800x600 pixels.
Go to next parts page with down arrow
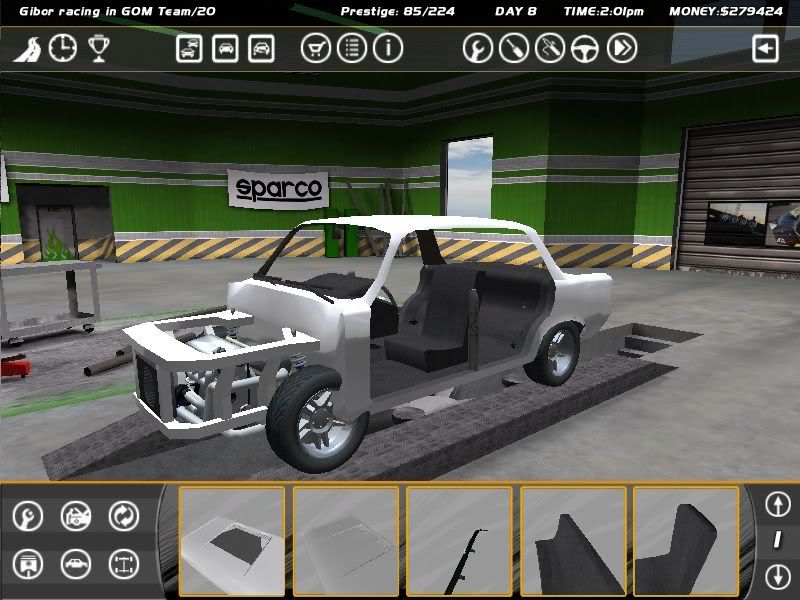777,576
